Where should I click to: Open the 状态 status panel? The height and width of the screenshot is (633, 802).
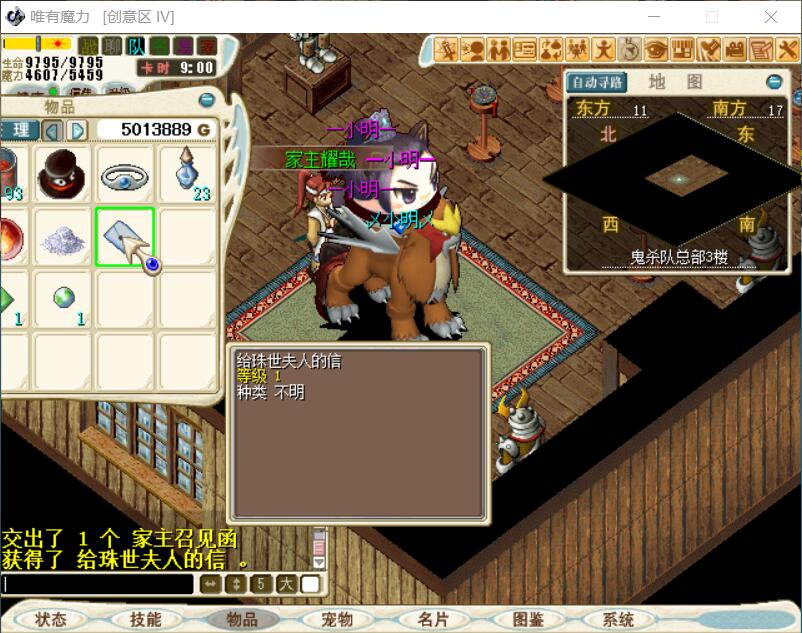pos(50,619)
